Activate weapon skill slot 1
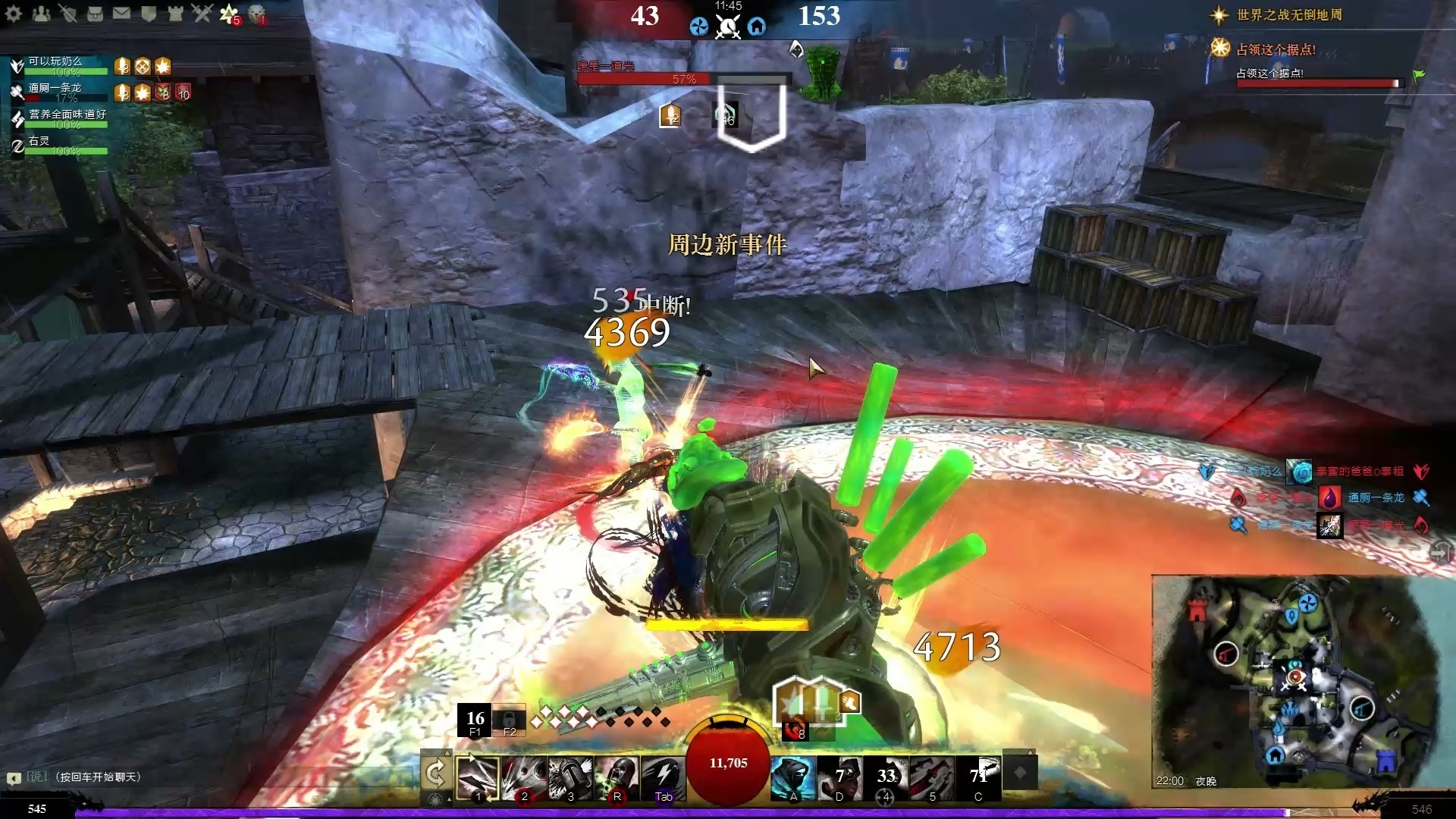Image resolution: width=1456 pixels, height=819 pixels. tap(477, 777)
